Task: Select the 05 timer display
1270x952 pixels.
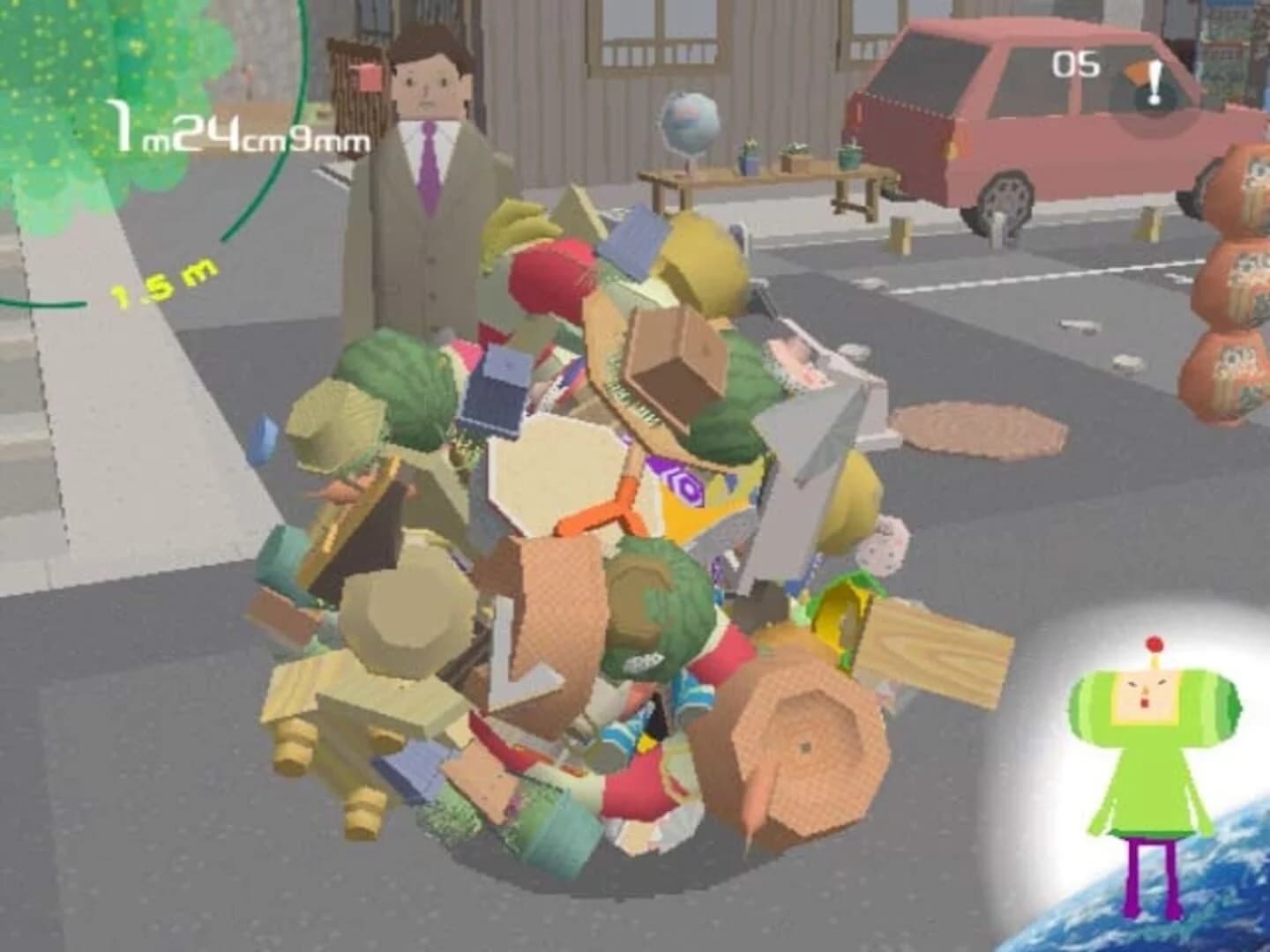Action: [1074, 62]
